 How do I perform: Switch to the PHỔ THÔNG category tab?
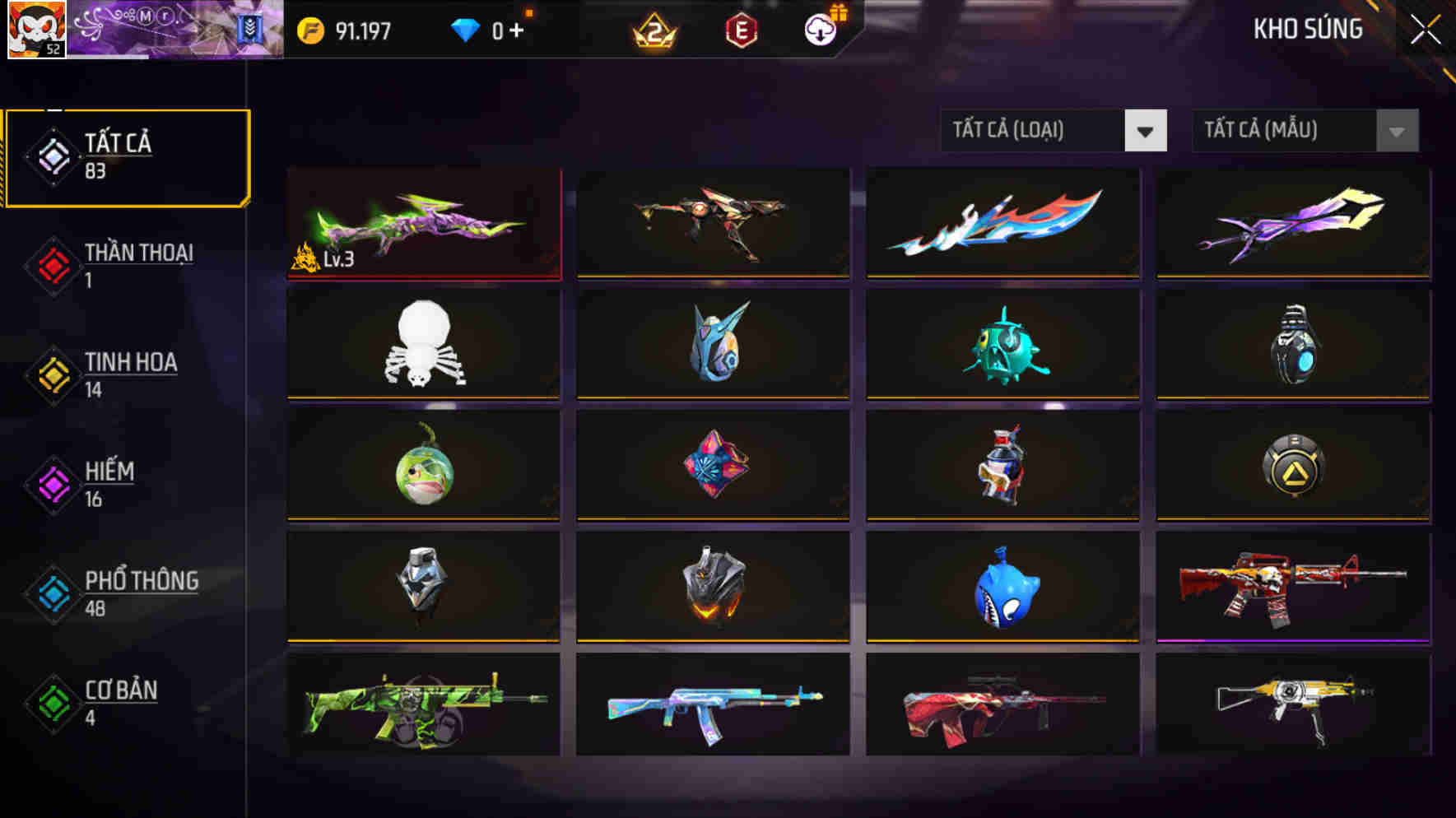(x=123, y=594)
